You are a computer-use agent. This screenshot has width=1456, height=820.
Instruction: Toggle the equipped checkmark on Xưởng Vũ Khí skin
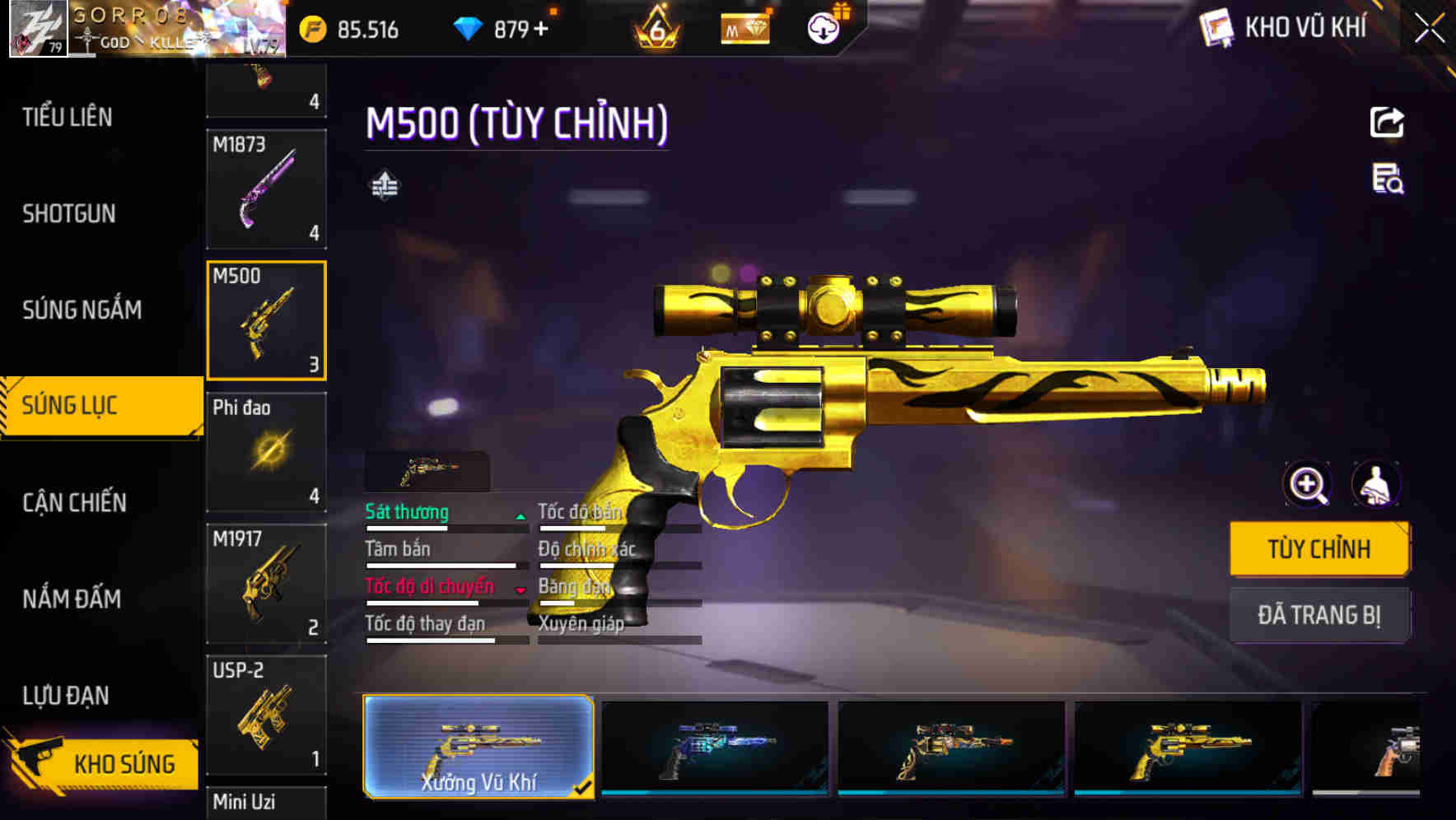pos(586,788)
